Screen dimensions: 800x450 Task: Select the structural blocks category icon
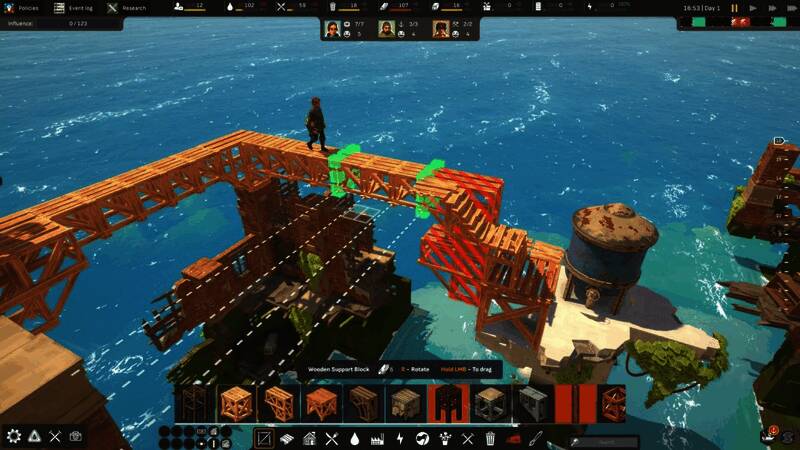[x=264, y=438]
